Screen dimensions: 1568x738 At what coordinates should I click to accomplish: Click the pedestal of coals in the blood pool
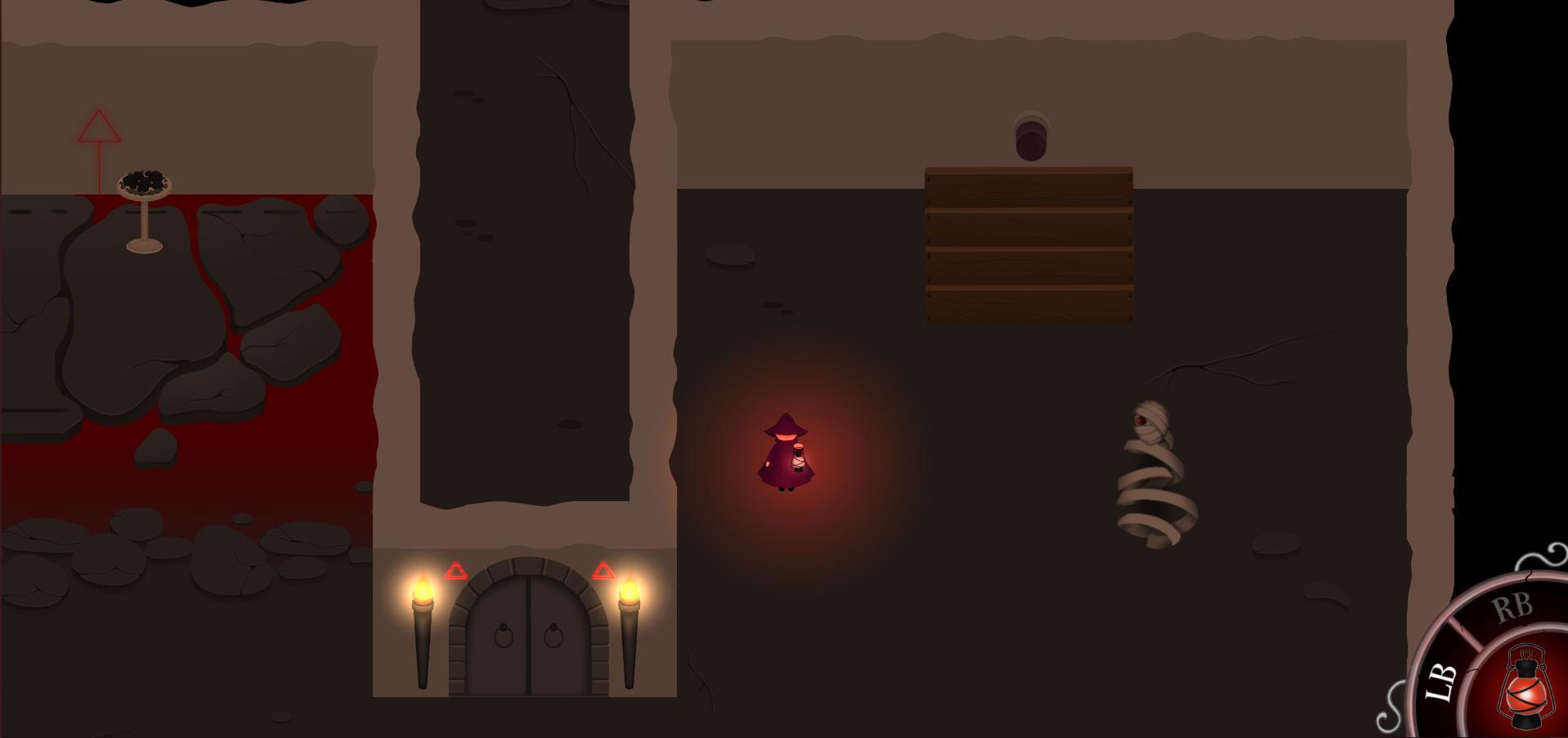tap(143, 184)
